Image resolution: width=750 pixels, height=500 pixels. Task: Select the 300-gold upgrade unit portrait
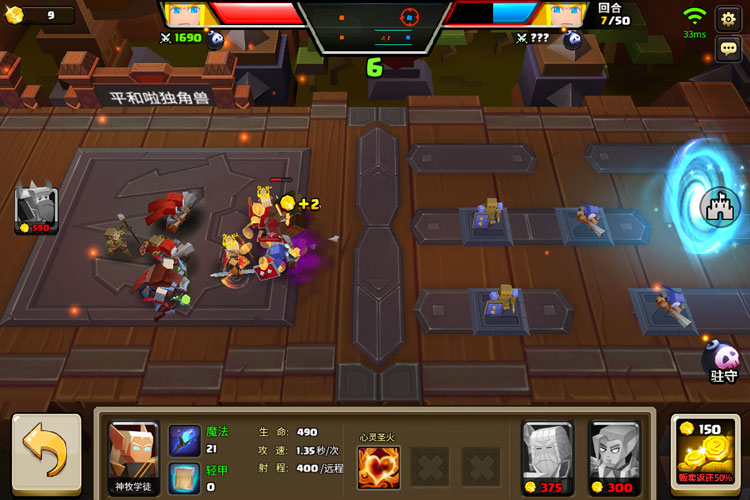(x=614, y=457)
